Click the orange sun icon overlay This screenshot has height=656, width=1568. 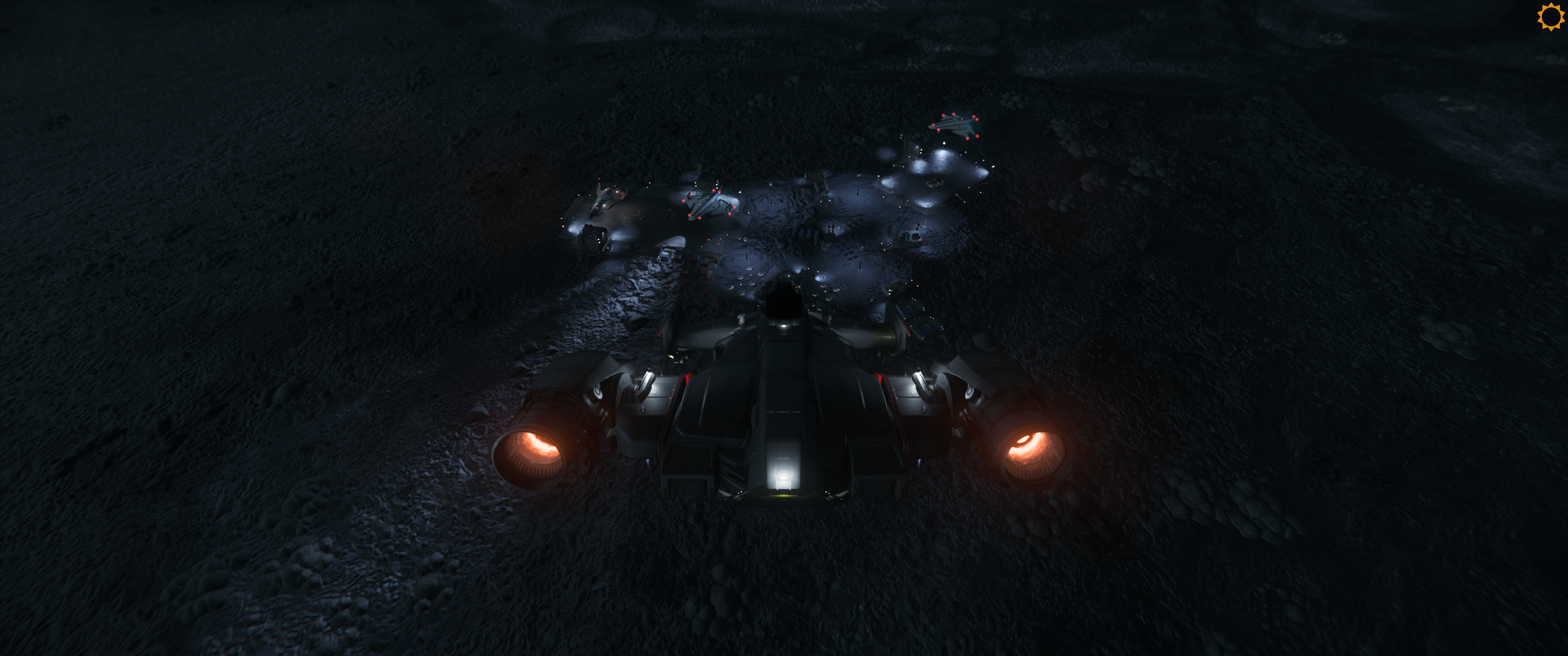click(1550, 16)
